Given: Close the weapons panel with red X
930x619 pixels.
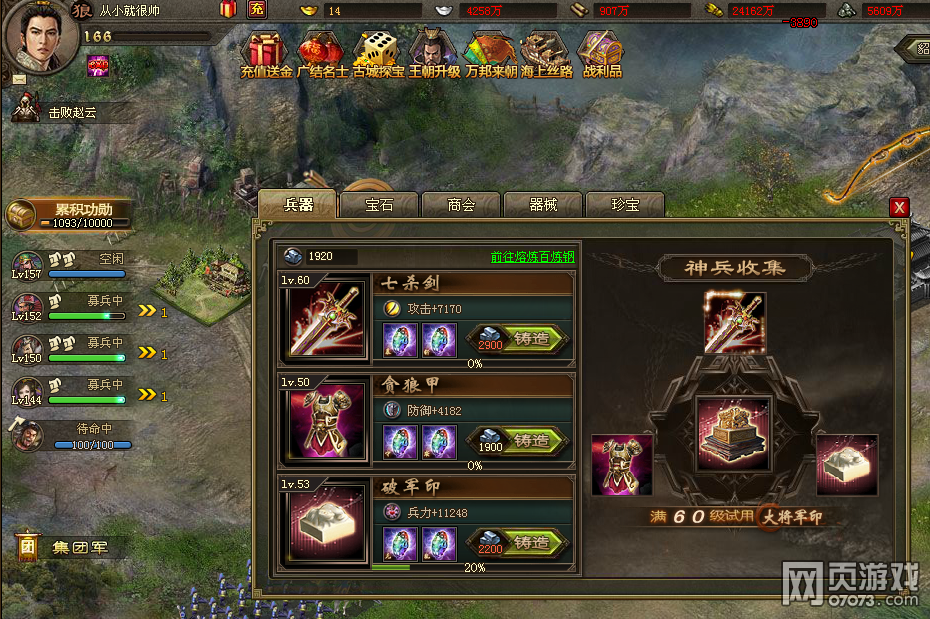Looking at the screenshot, I should coord(899,207).
